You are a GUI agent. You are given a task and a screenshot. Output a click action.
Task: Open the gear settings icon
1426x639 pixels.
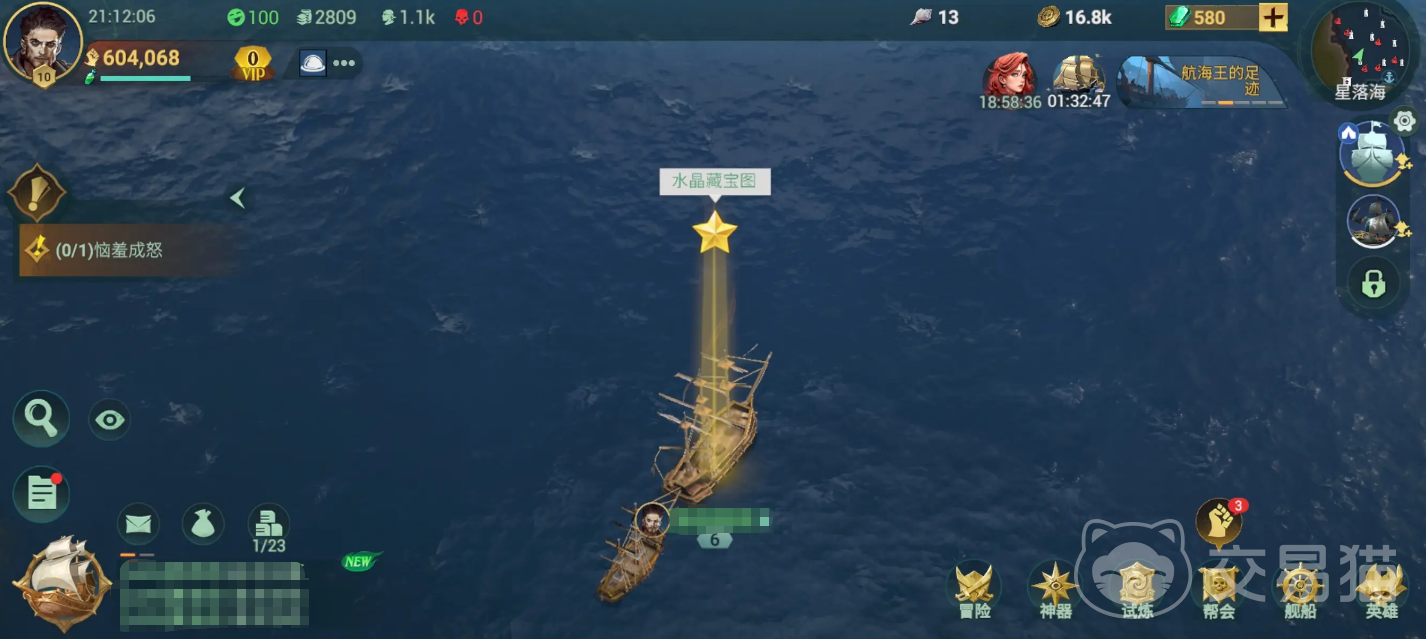1404,122
